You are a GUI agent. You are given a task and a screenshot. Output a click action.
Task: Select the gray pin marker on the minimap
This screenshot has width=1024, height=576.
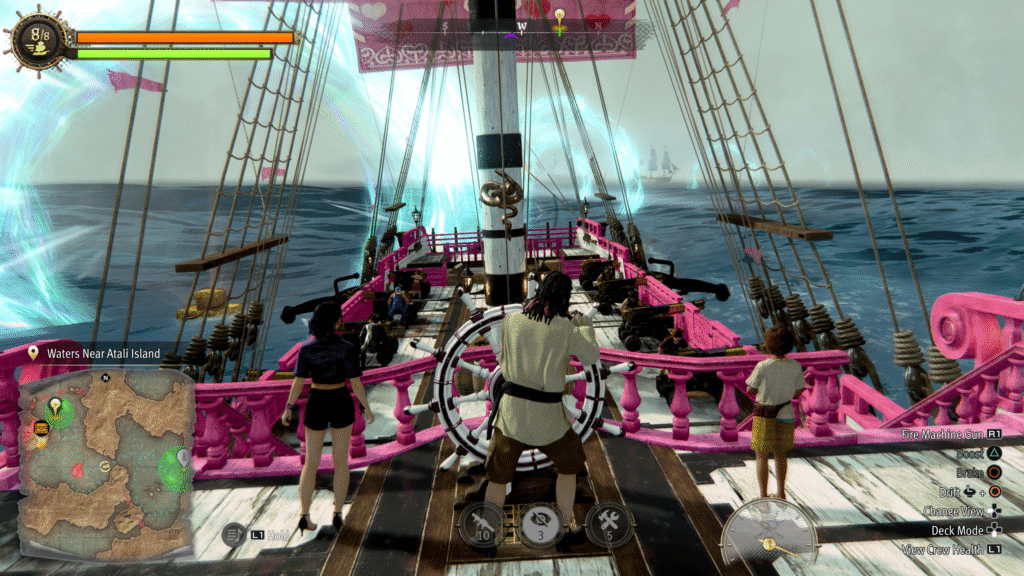(x=184, y=456)
